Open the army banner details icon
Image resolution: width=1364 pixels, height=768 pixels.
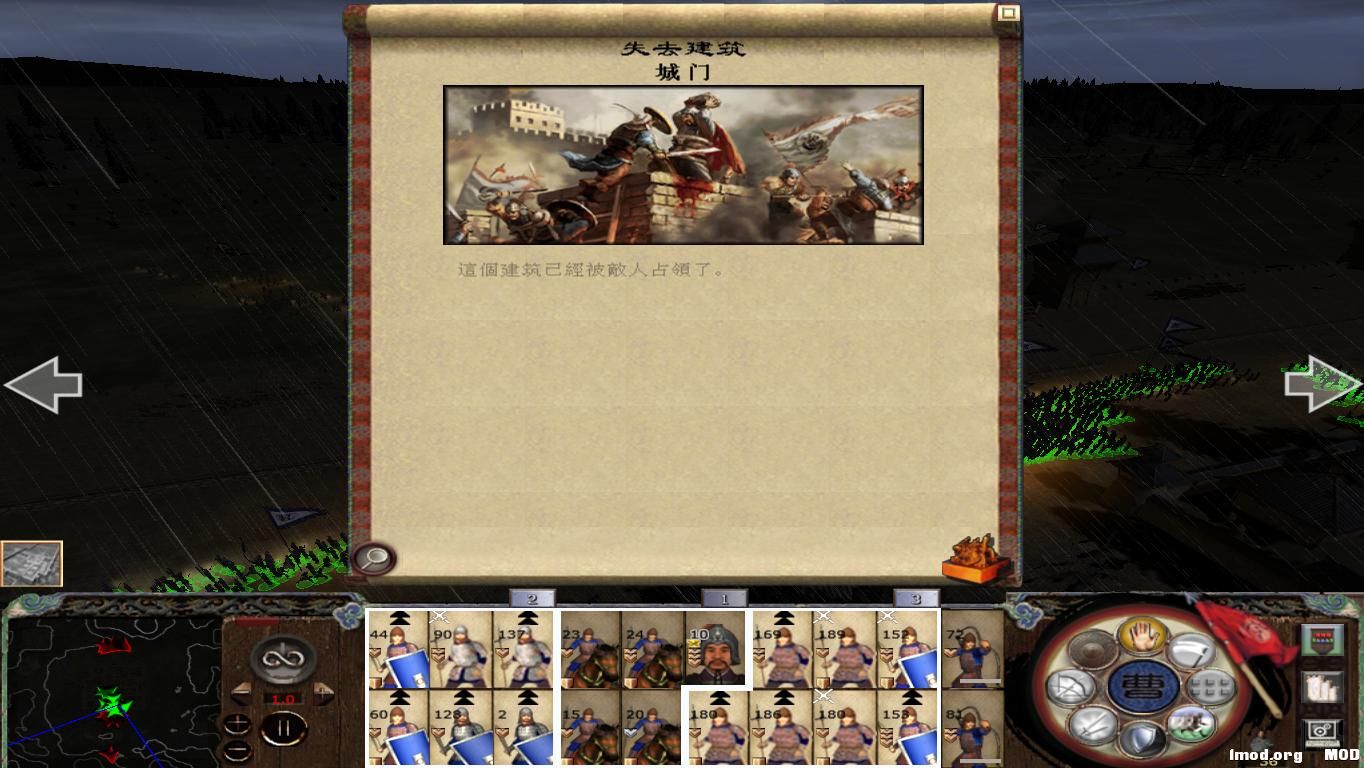(x=1322, y=640)
